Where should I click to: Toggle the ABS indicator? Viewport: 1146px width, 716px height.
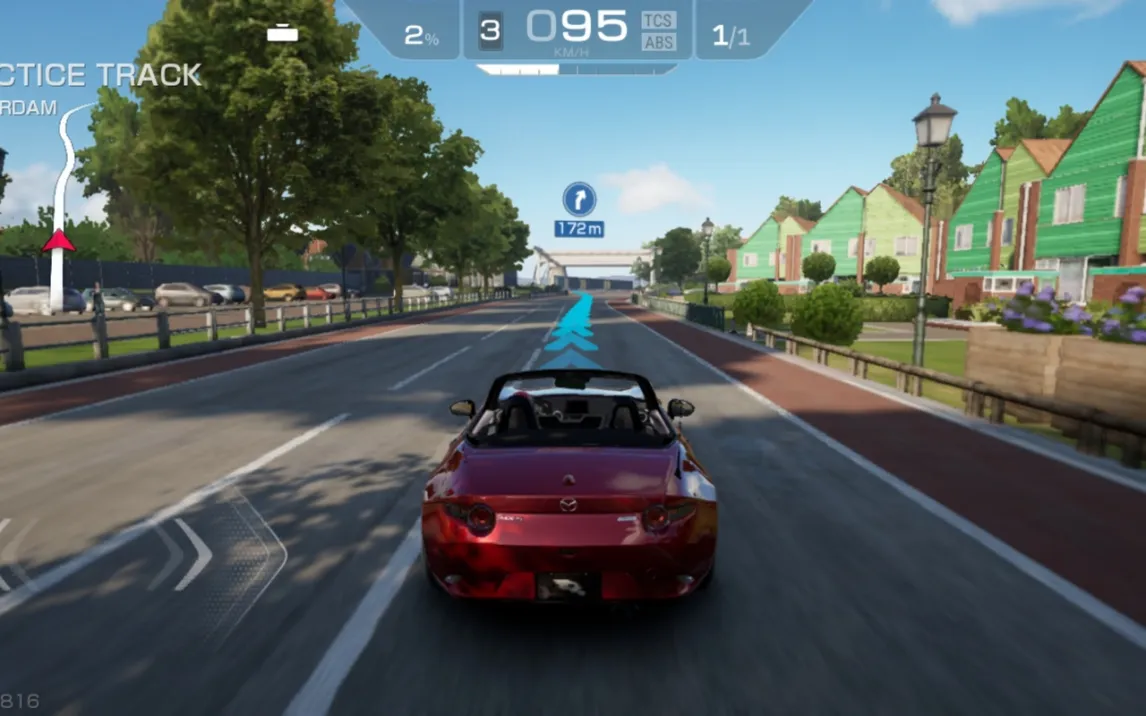pyautogui.click(x=658, y=42)
